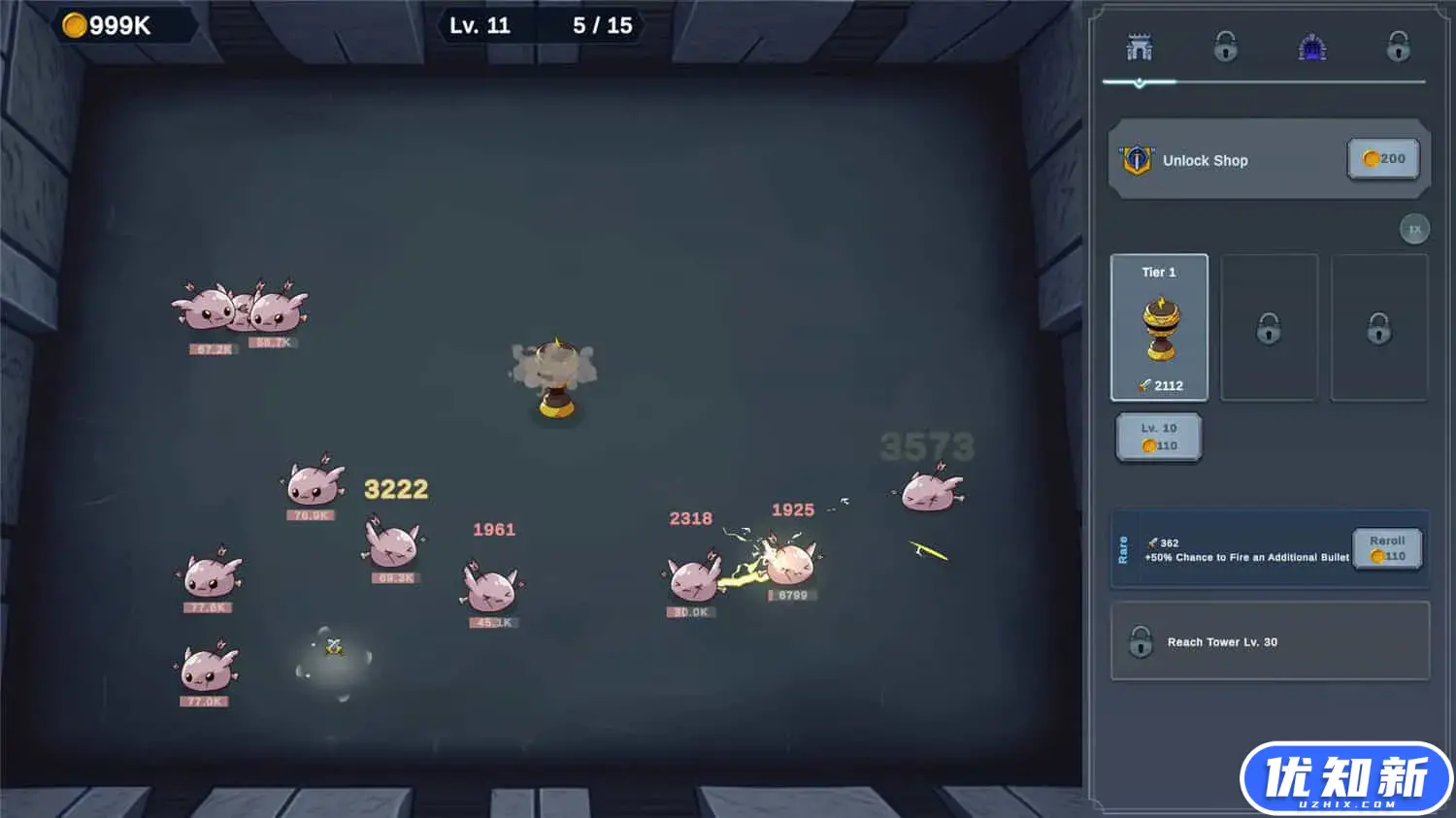
Task: Select the castle tab icon in the sidebar
Action: (x=1138, y=45)
